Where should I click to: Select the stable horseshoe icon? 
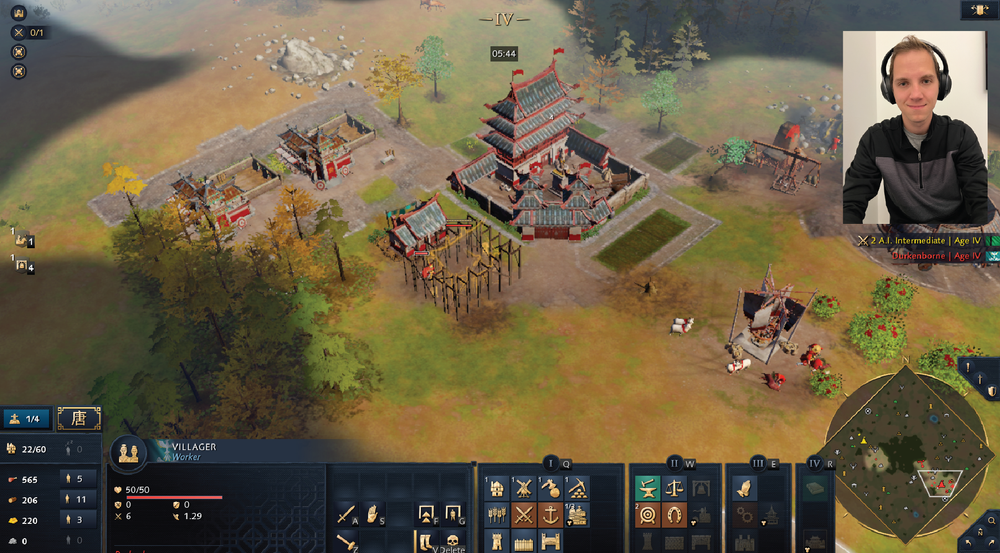675,515
